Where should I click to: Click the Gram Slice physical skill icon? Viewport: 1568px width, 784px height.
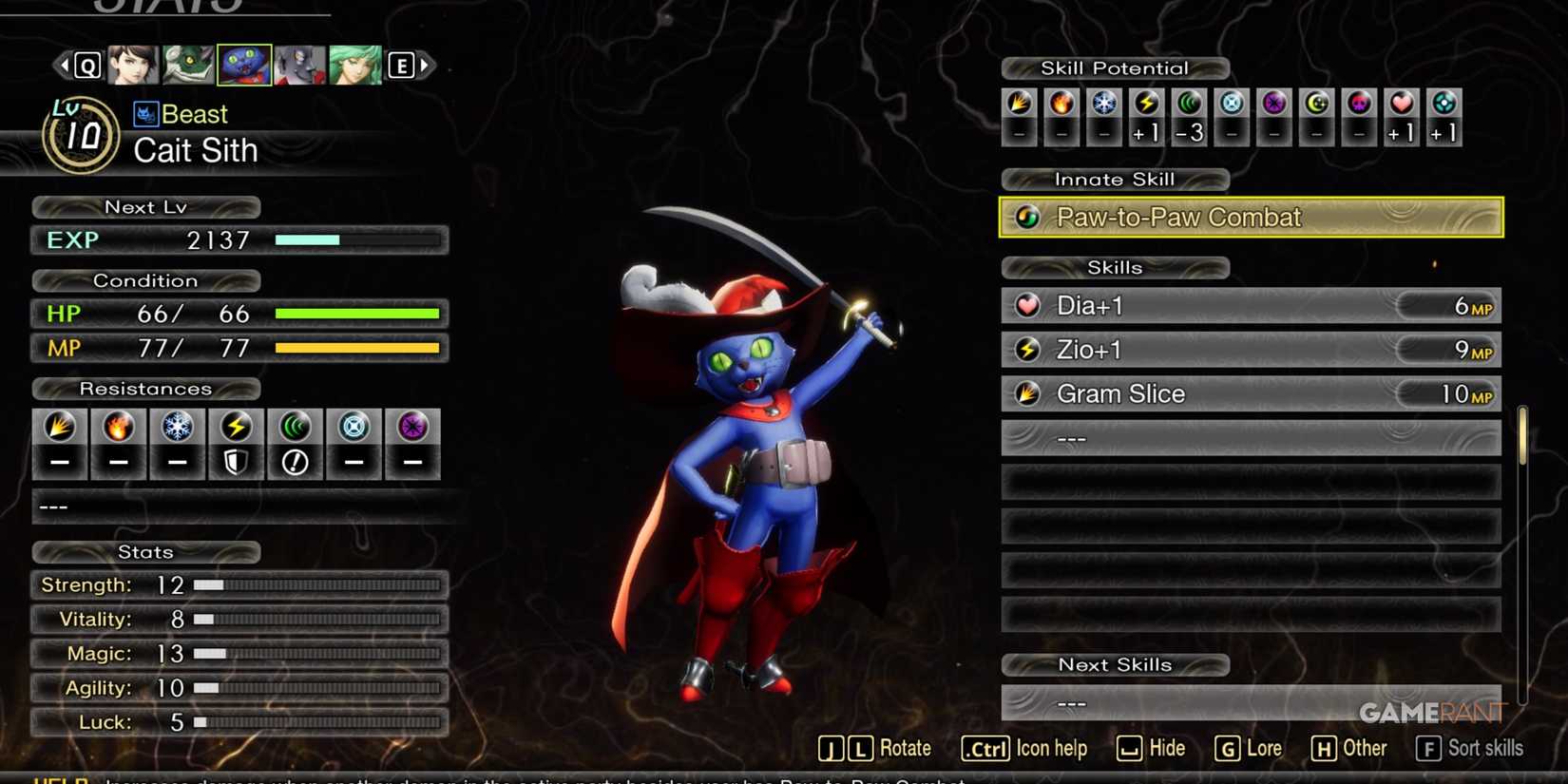coord(1027,393)
